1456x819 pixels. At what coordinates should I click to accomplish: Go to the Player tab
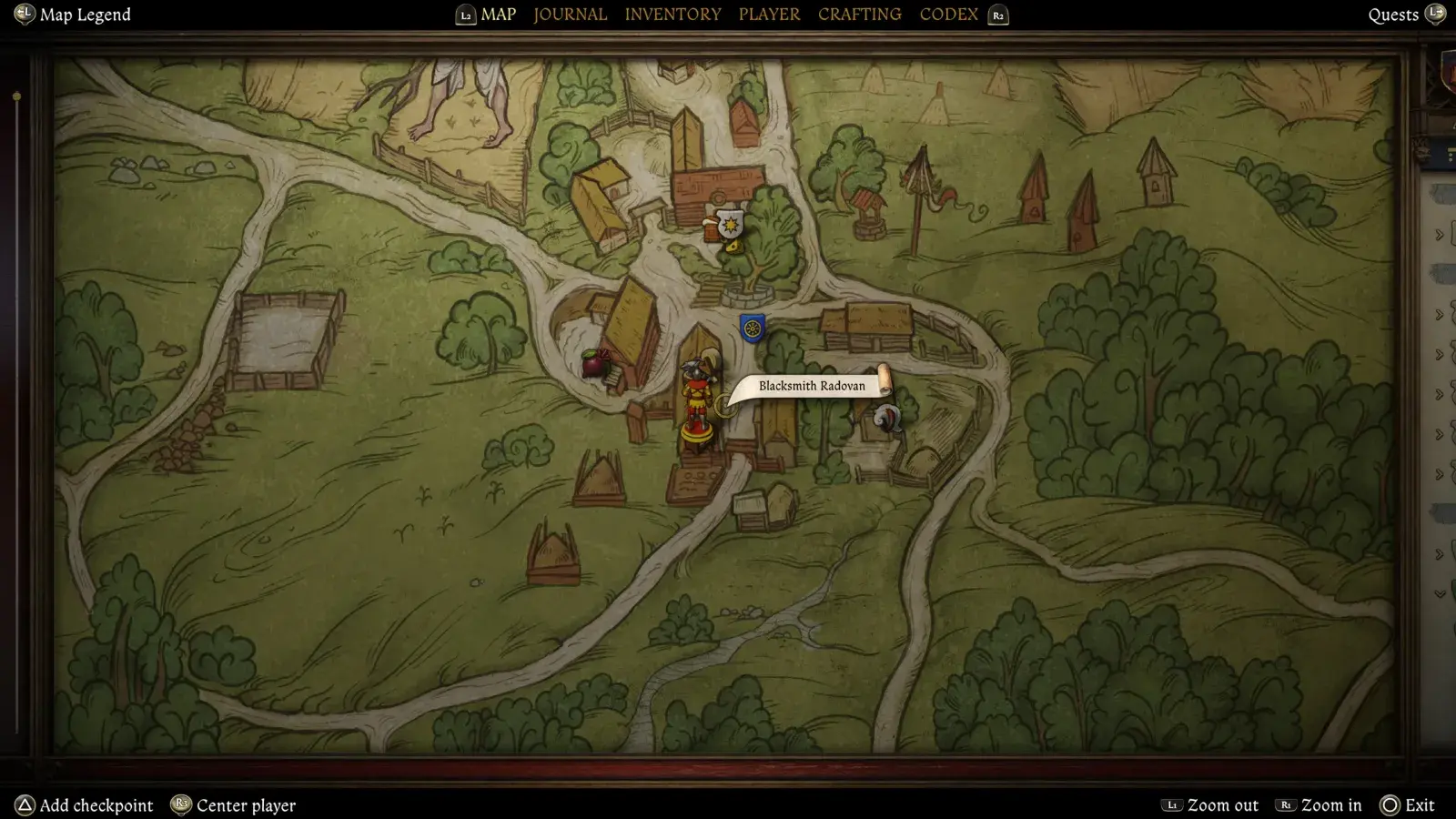coord(769,15)
